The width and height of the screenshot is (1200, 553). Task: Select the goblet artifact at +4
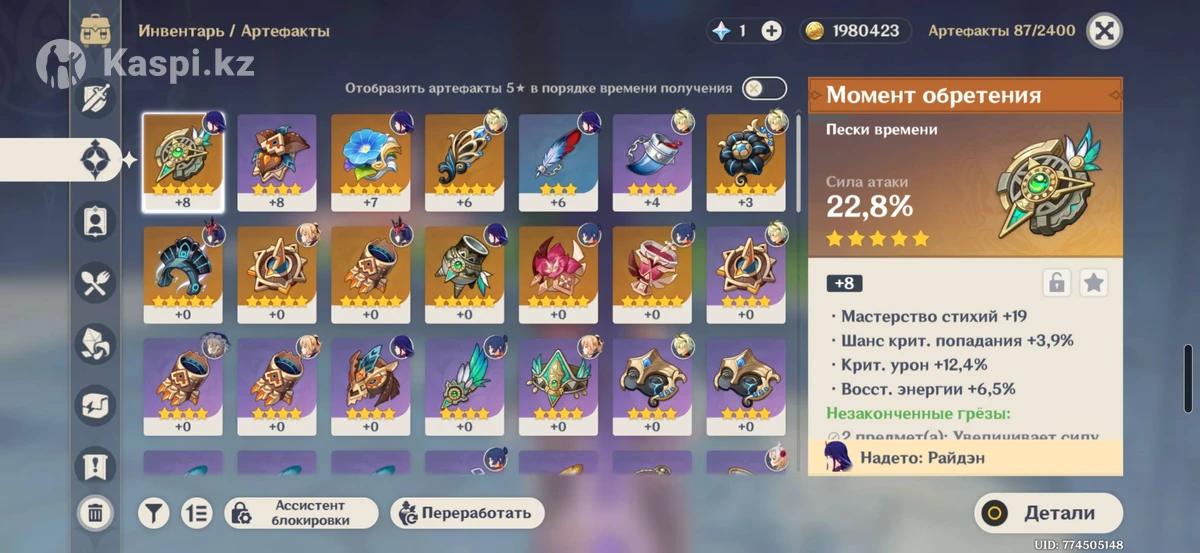click(x=652, y=161)
